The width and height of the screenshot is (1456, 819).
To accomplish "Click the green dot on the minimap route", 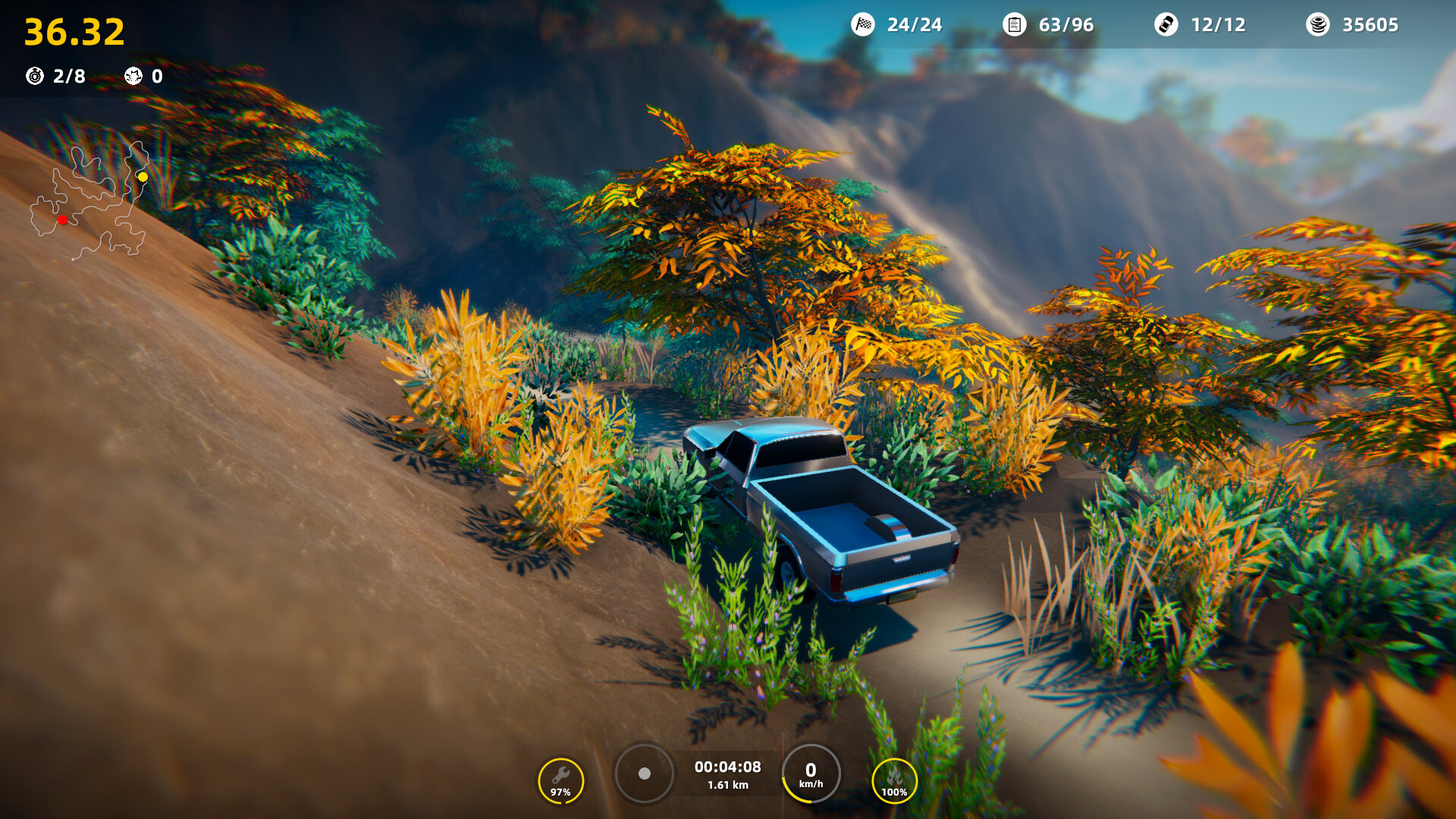I will coord(99,169).
